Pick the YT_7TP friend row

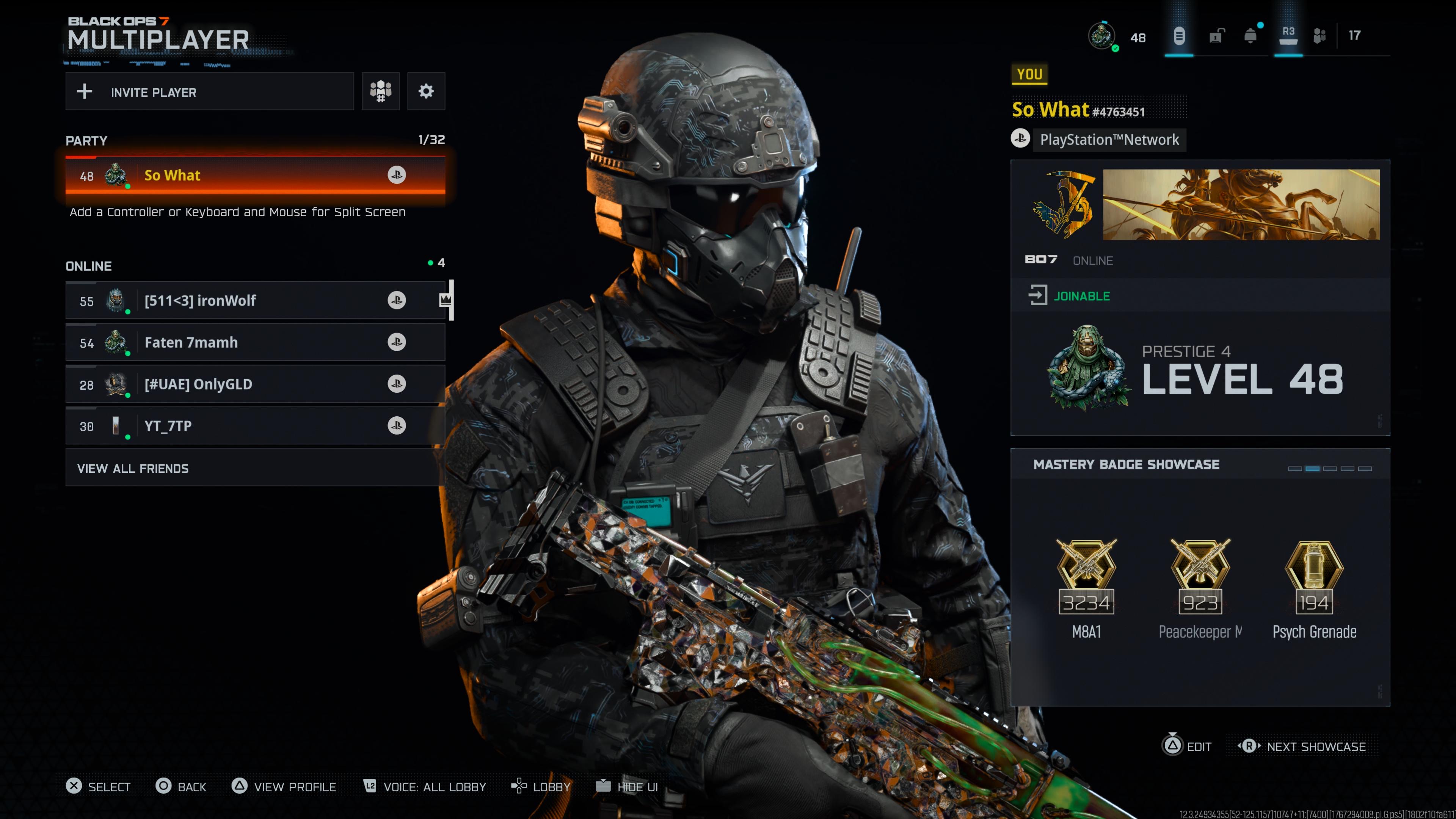pos(255,426)
